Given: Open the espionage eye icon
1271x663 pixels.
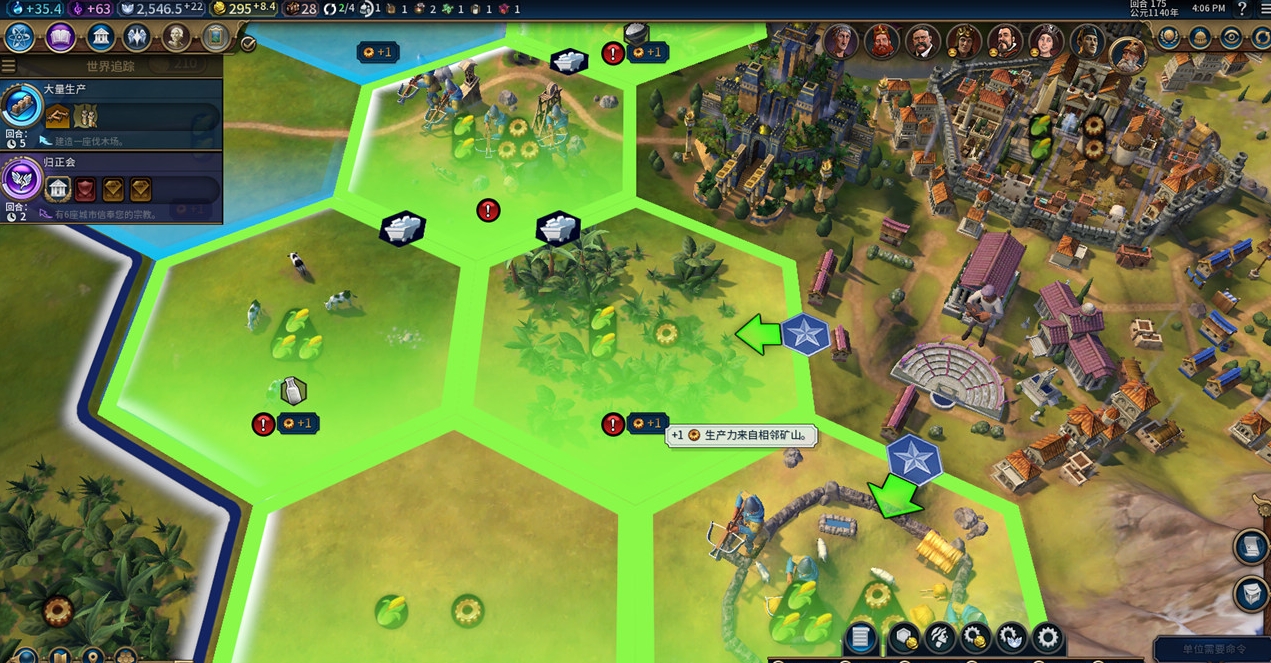Looking at the screenshot, I should coord(1231,38).
